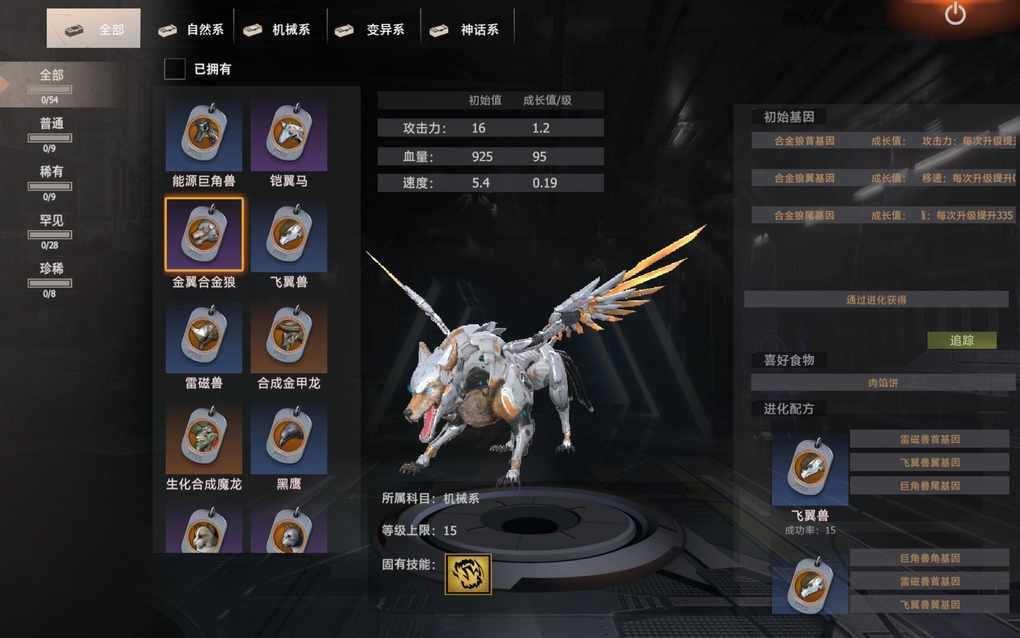The image size is (1020, 638).
Task: Click the green 追踪 button
Action: pyautogui.click(x=961, y=340)
